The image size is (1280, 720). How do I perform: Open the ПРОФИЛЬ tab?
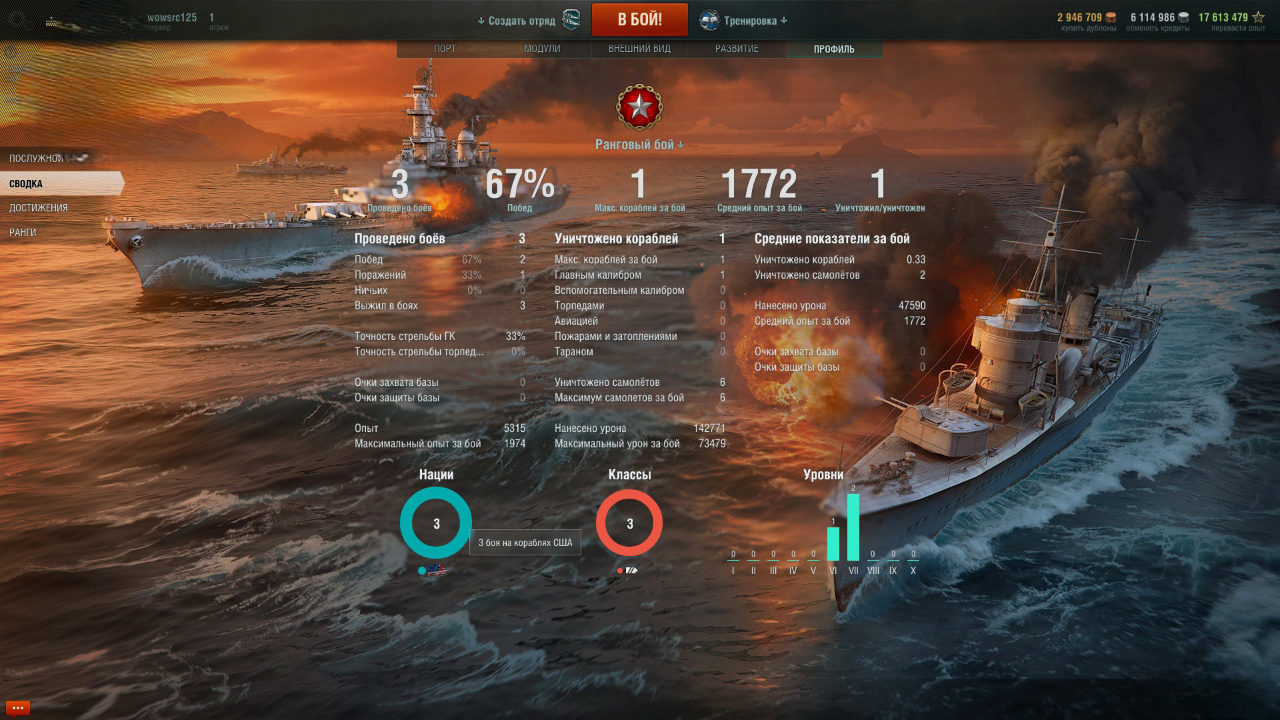point(834,49)
